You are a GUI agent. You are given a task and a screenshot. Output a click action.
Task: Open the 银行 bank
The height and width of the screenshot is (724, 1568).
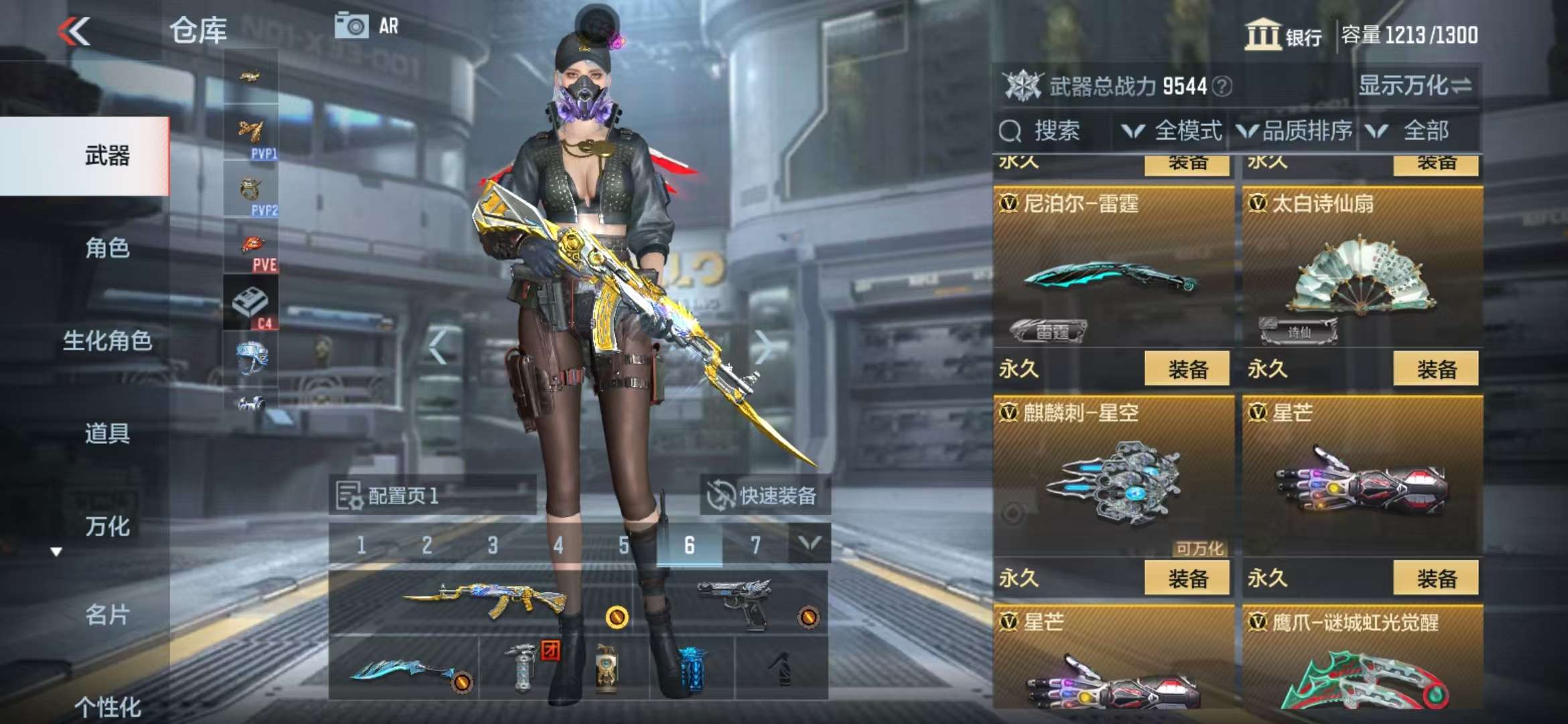coord(1283,35)
